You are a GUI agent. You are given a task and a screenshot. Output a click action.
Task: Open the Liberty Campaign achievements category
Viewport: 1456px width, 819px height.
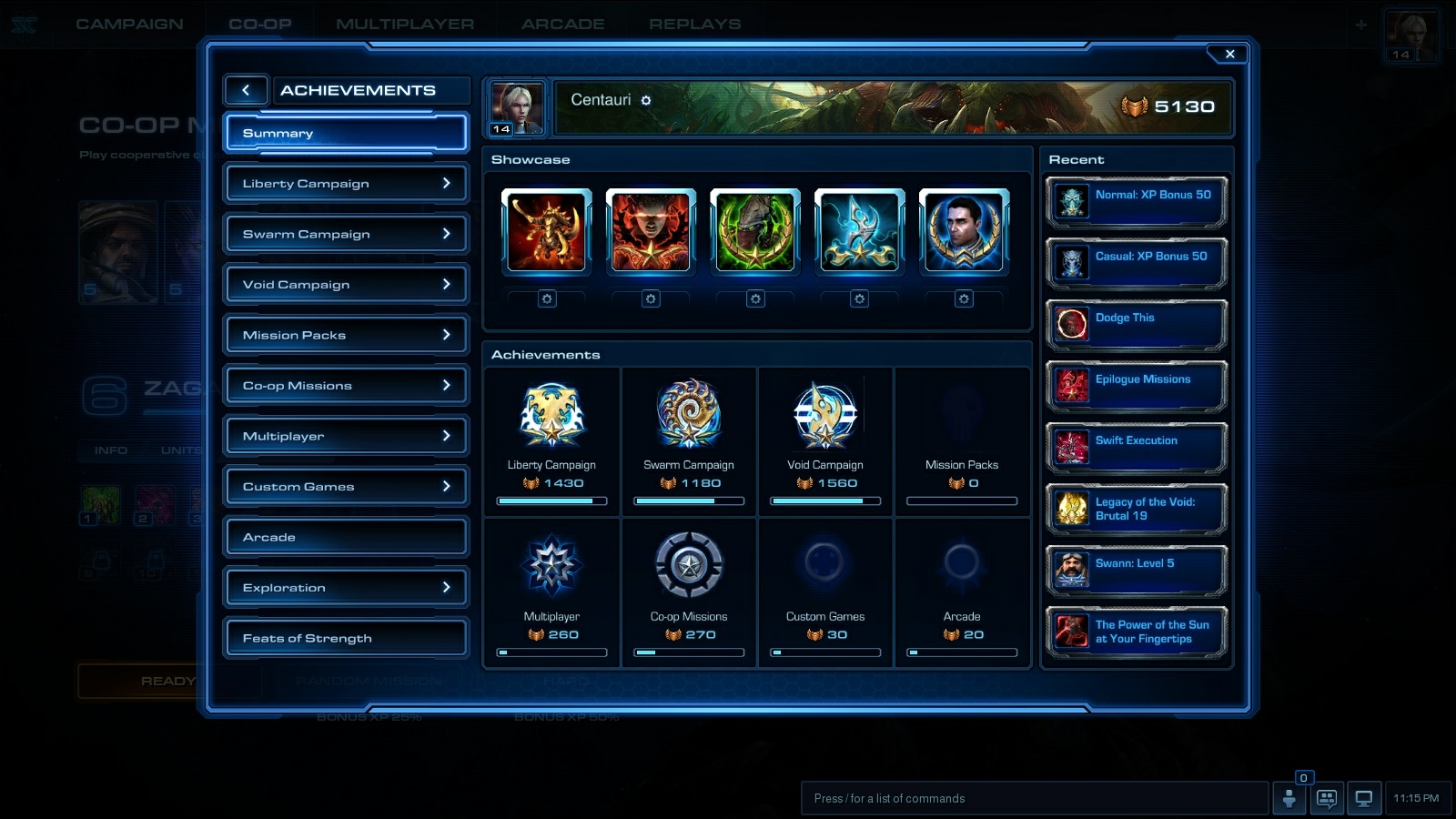346,184
